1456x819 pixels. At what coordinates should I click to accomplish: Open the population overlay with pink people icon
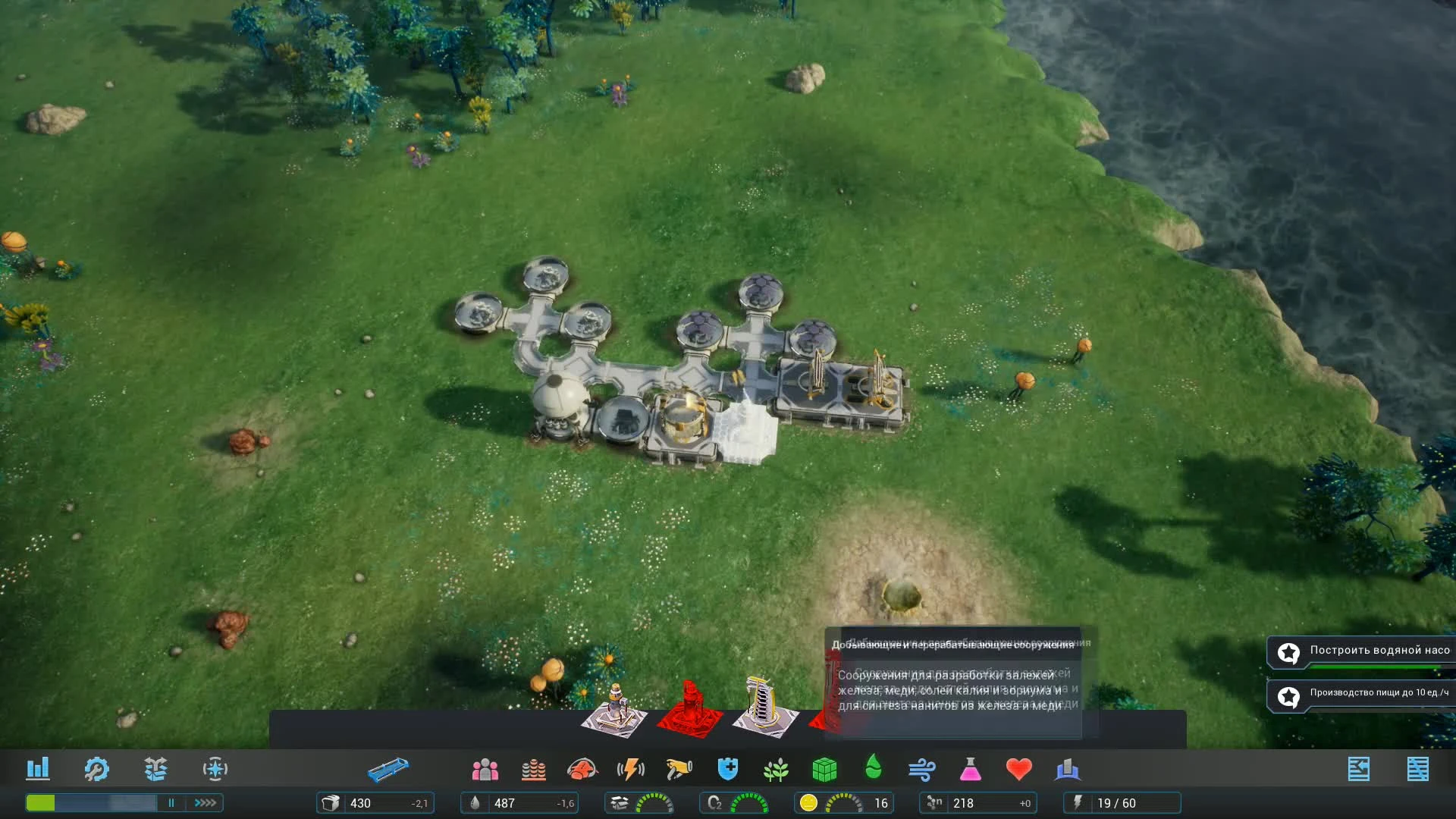click(485, 769)
